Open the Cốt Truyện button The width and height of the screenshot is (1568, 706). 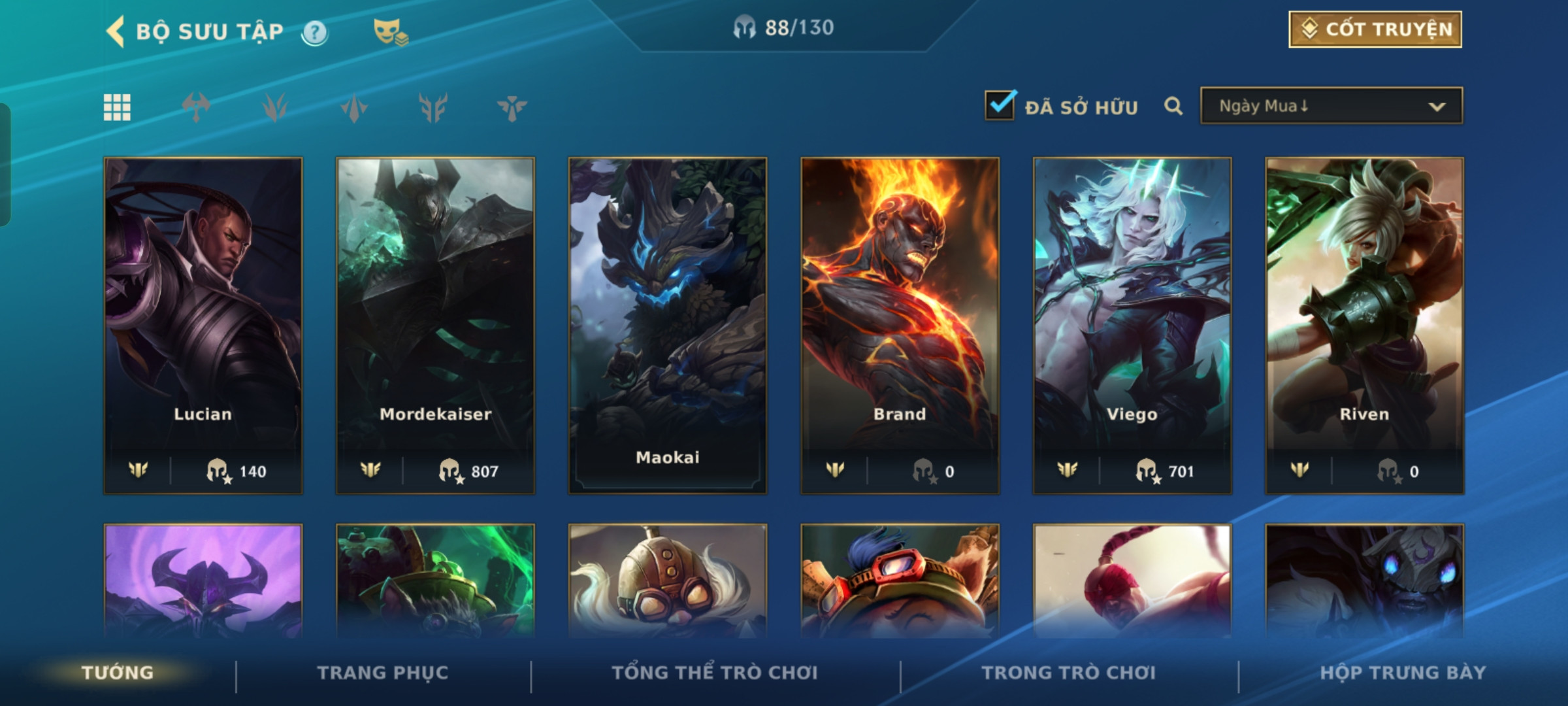1375,29
